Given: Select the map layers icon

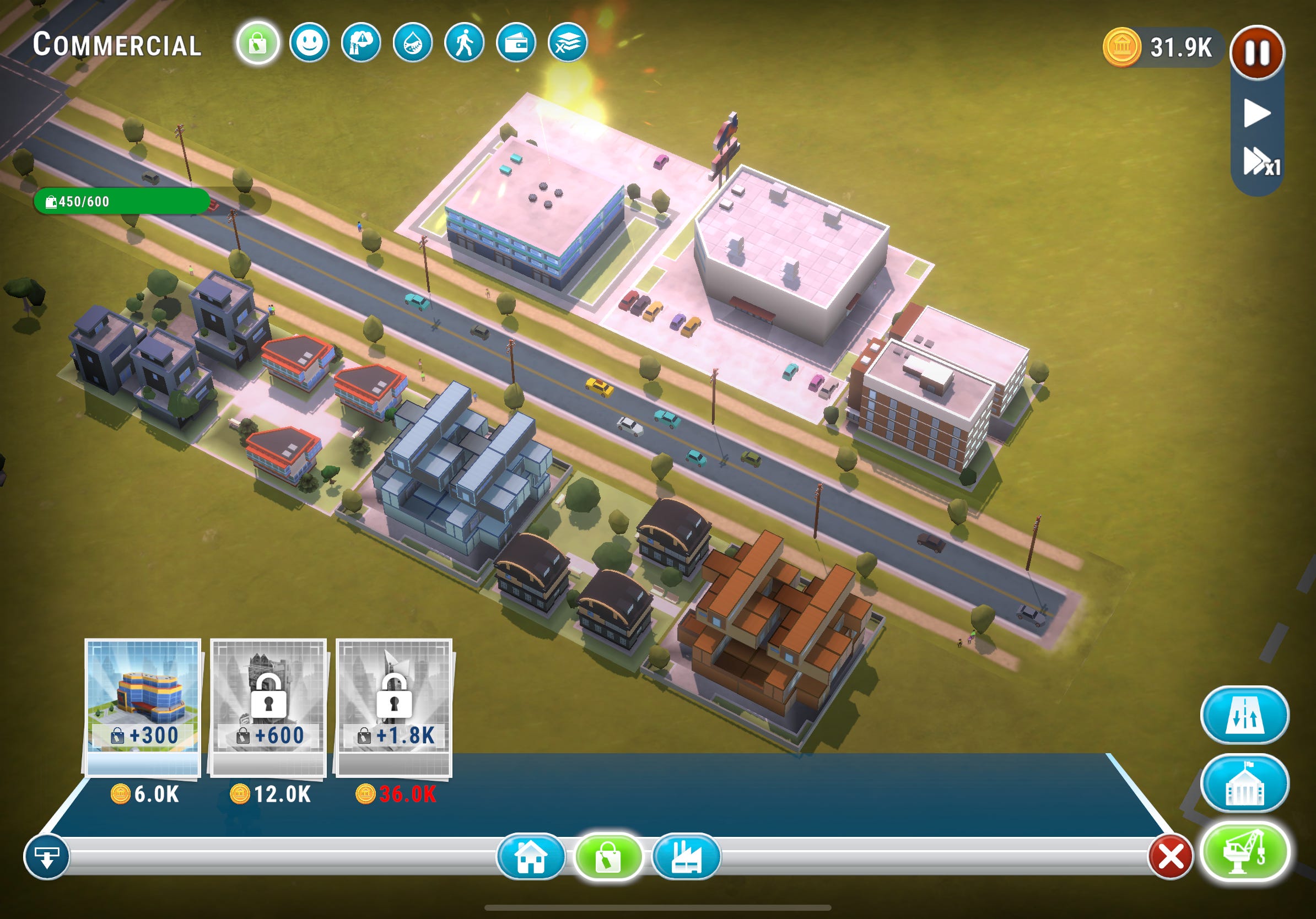Looking at the screenshot, I should click(x=573, y=45).
